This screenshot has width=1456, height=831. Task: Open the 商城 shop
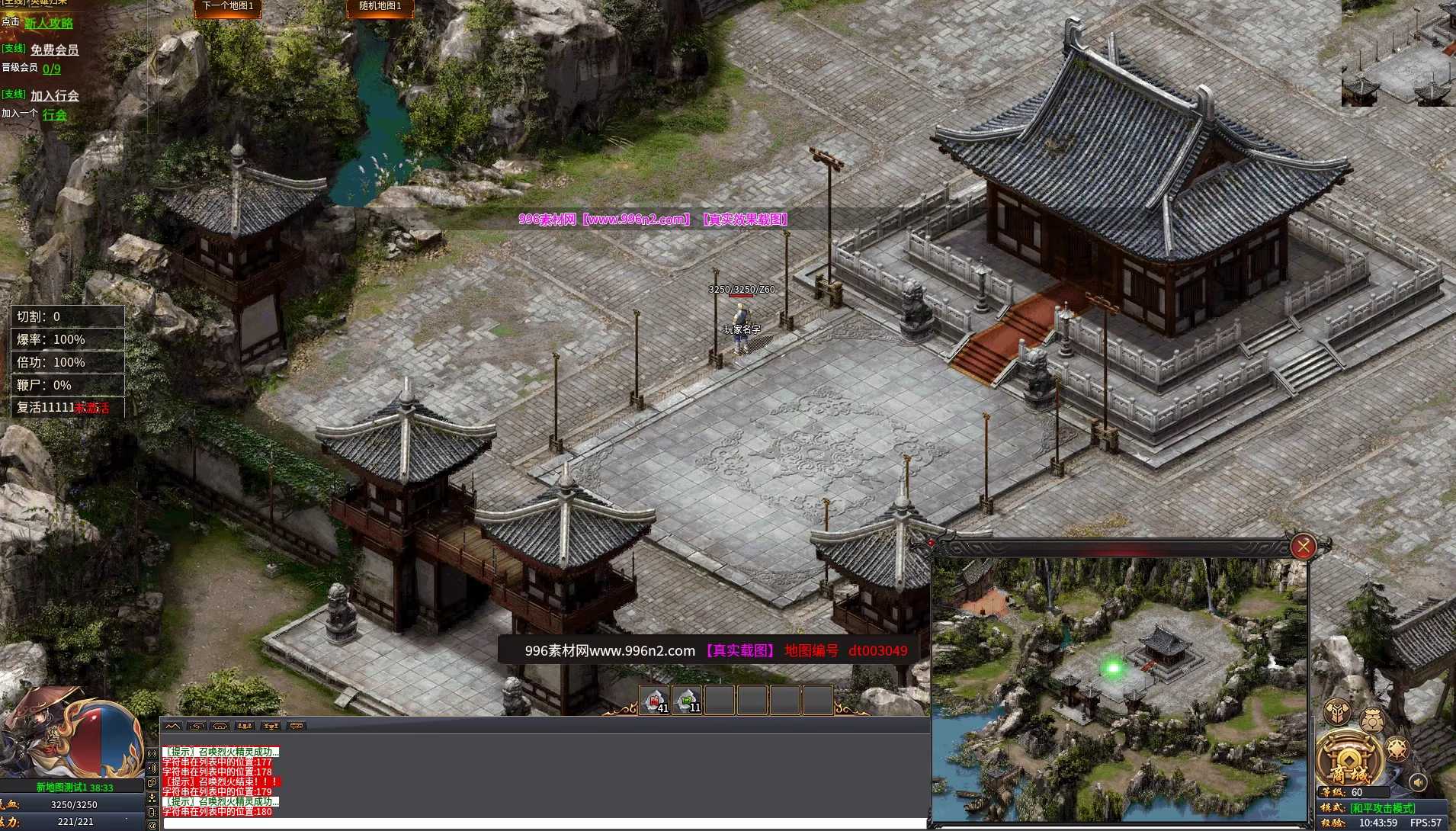[x=1349, y=760]
